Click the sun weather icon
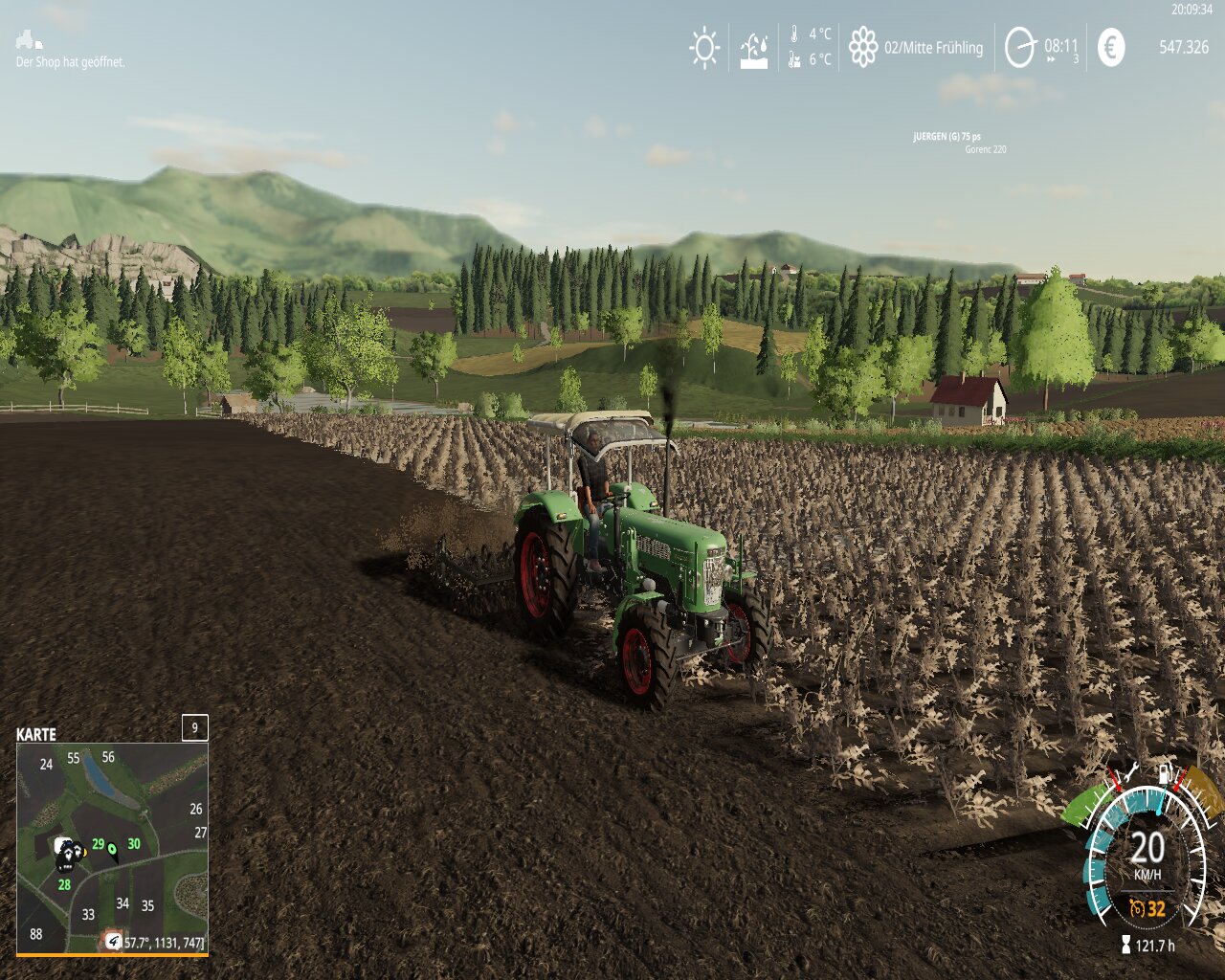This screenshot has height=980, width=1225. tap(705, 48)
